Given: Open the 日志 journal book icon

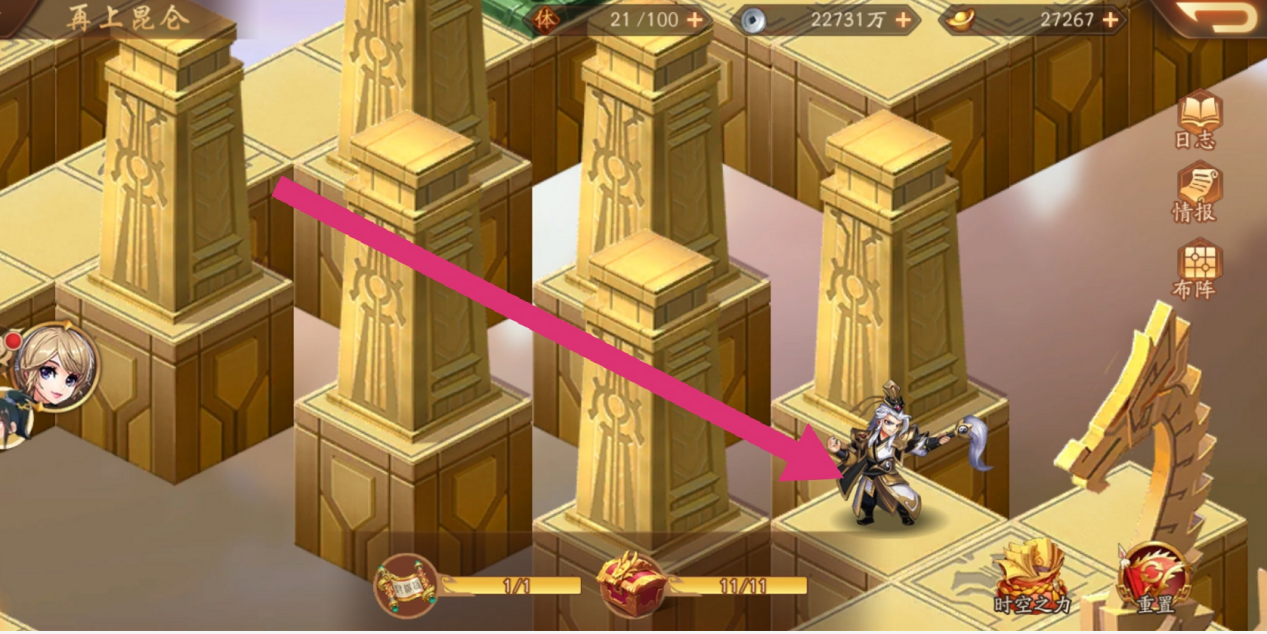Looking at the screenshot, I should tap(1195, 118).
